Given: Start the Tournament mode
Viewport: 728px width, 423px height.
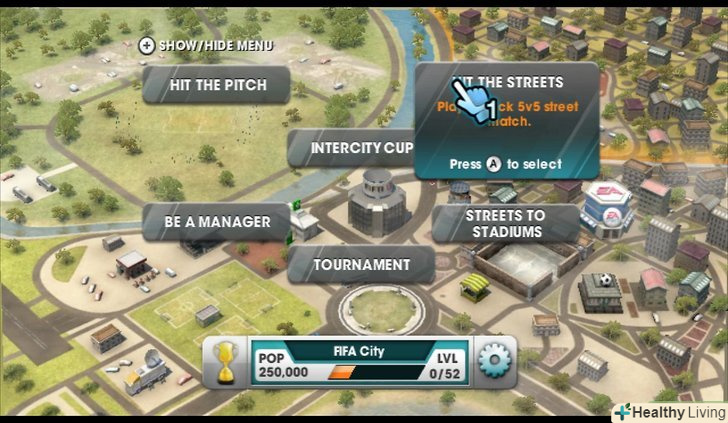Looking at the screenshot, I should pos(361,265).
